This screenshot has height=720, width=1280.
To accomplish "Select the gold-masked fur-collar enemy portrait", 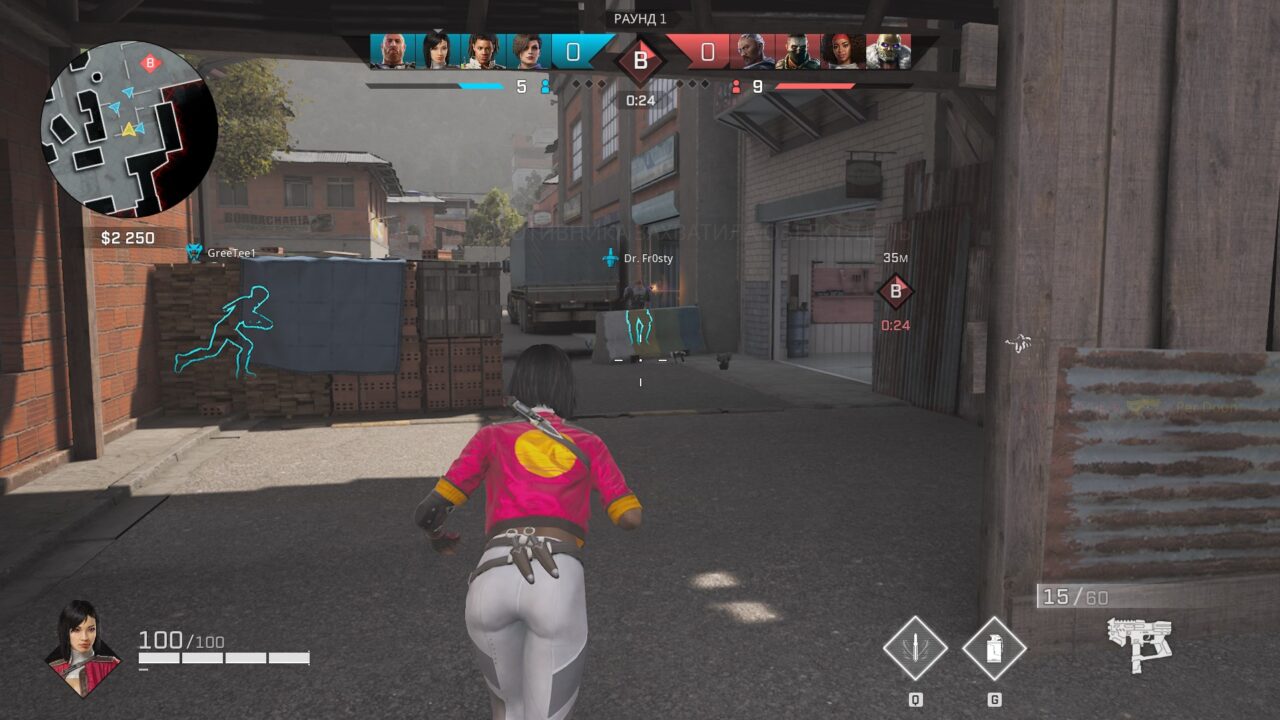I will [x=887, y=52].
